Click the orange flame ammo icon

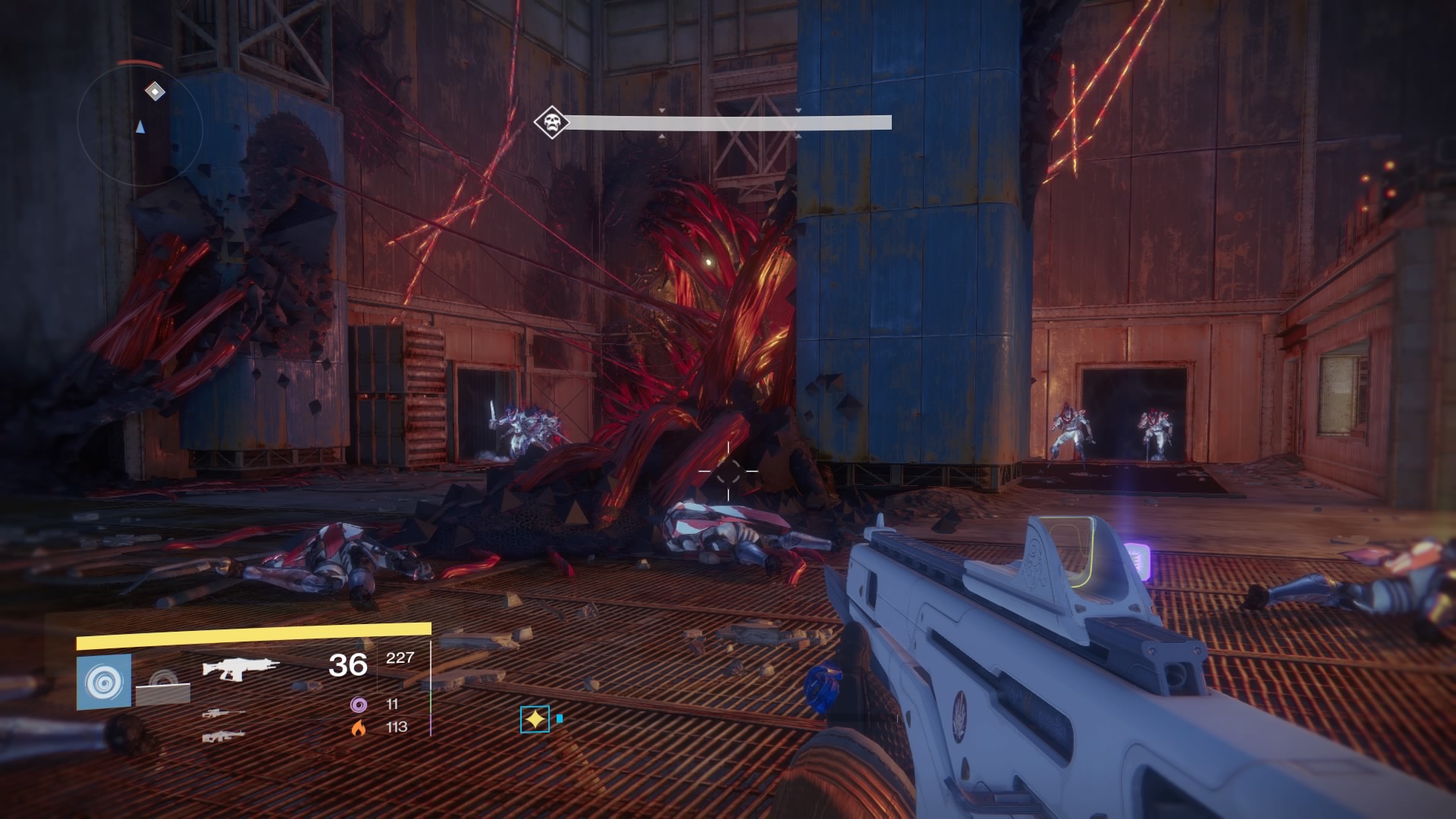359,727
